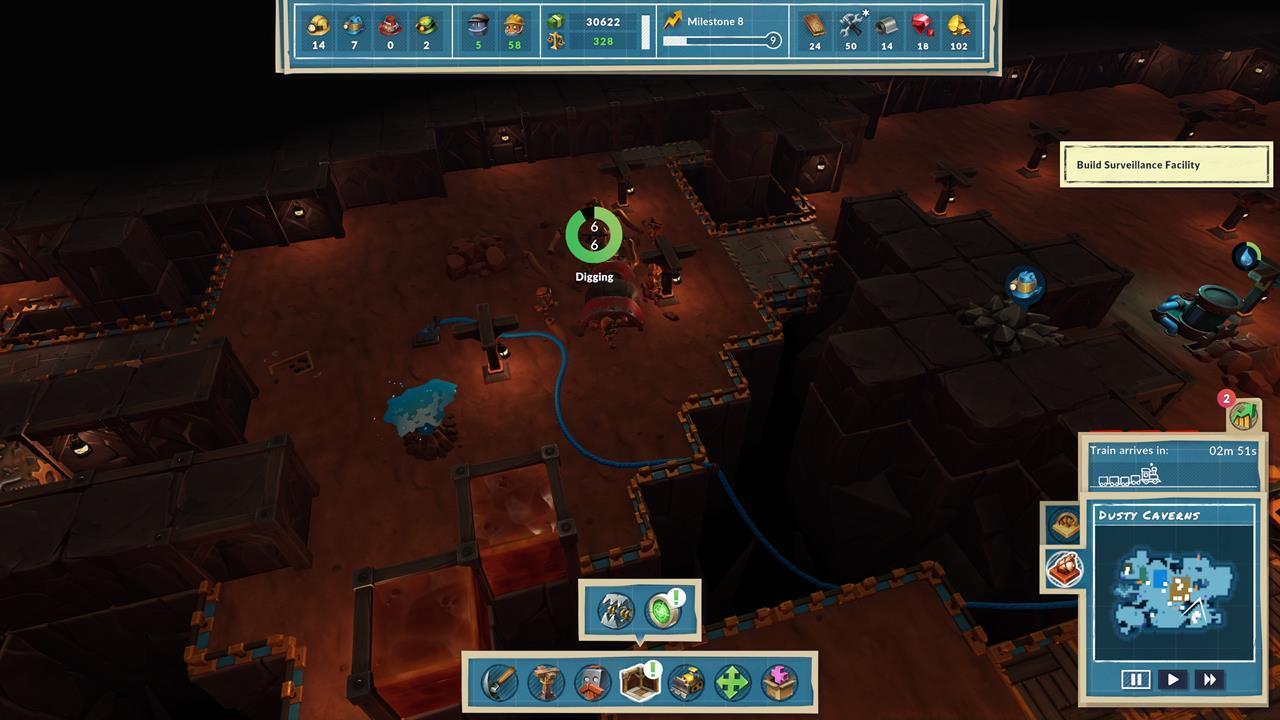Switch to the lower mine layer tab
1280x720 pixels.
point(1064,567)
